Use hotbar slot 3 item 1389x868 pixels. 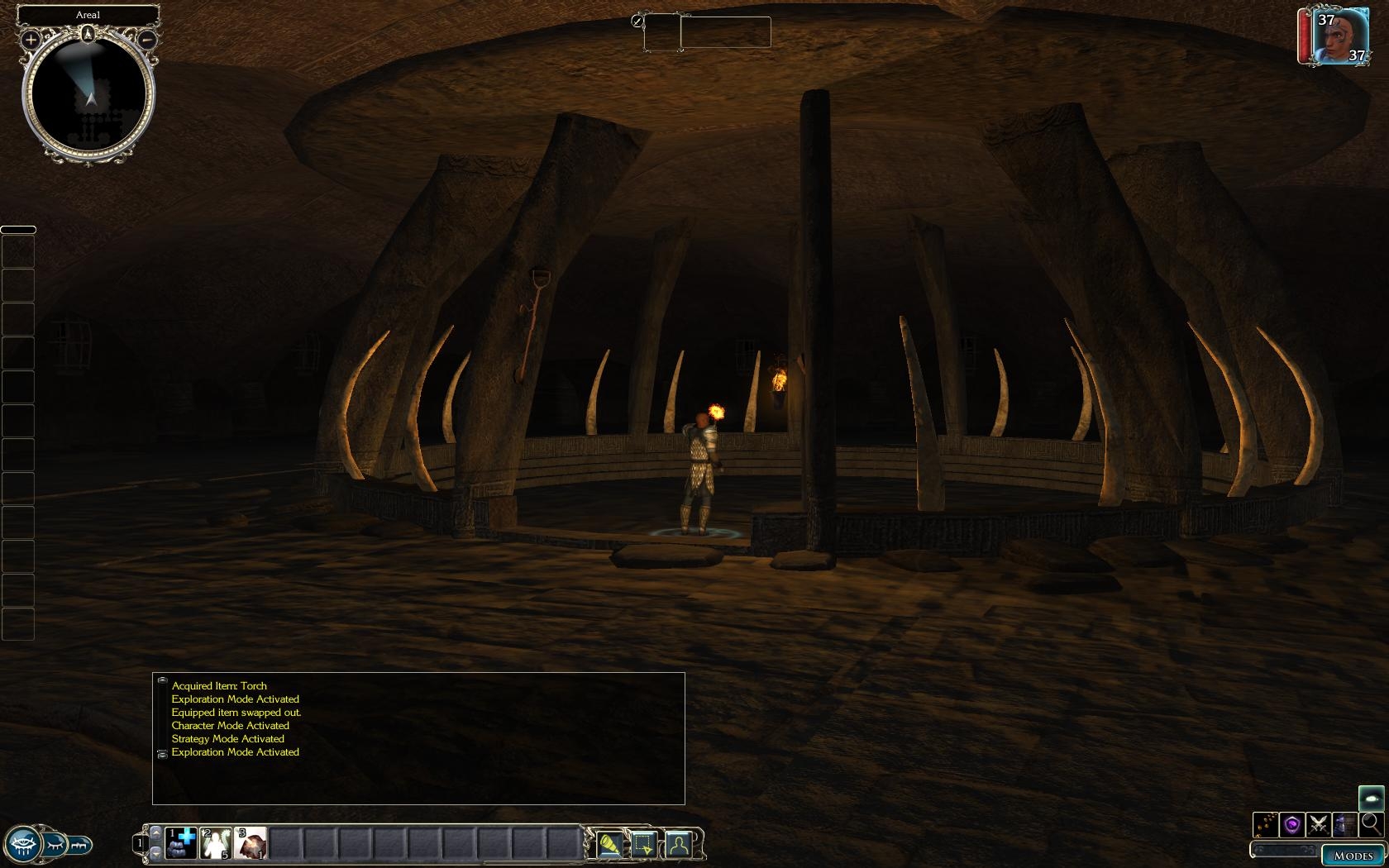250,843
